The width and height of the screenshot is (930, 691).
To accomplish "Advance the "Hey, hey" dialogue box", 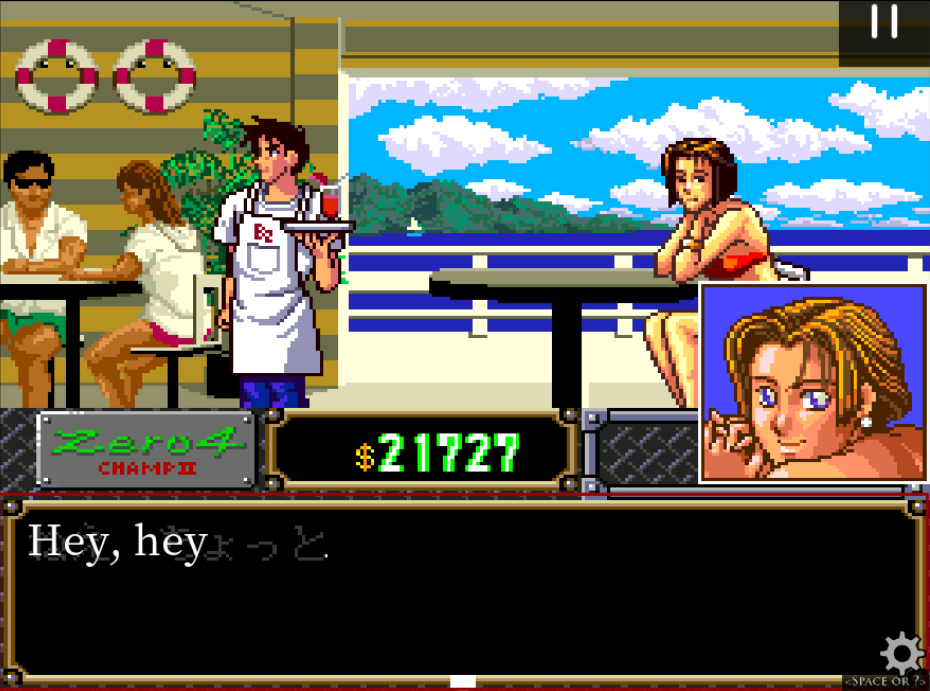I will (x=462, y=592).
